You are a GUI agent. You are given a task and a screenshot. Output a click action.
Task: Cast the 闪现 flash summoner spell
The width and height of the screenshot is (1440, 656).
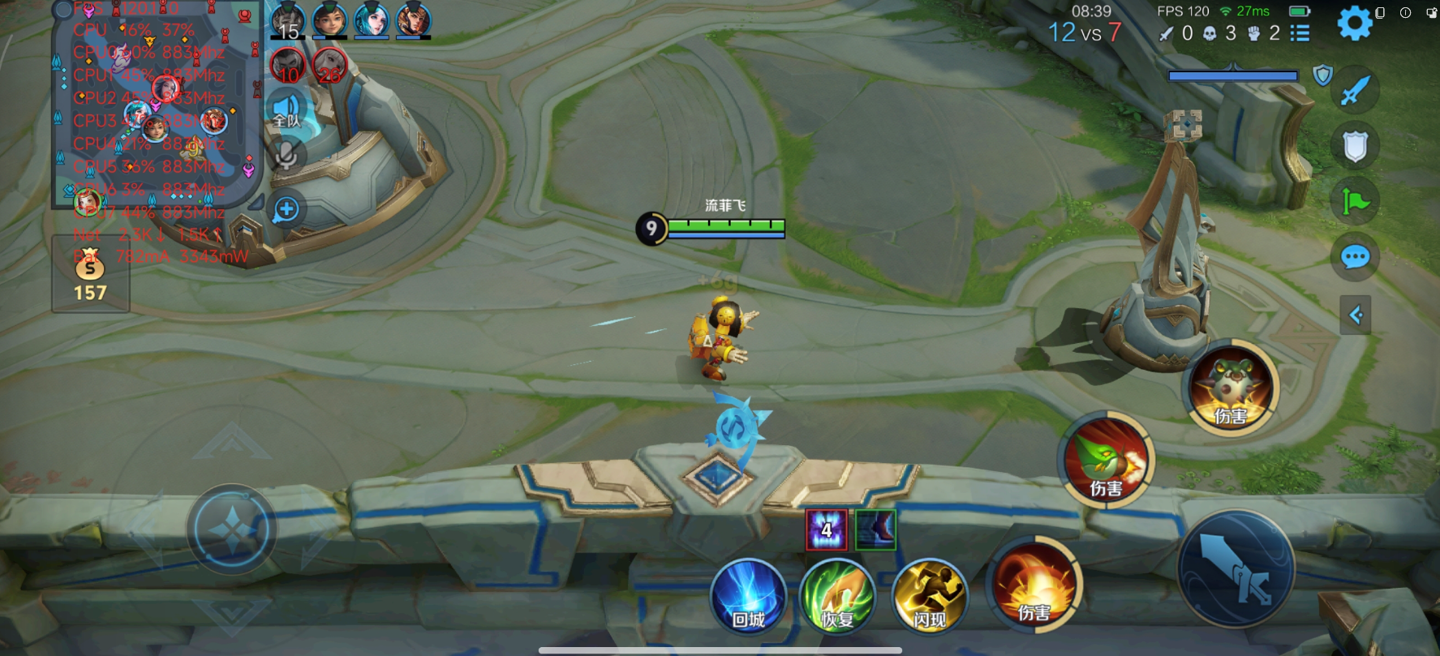(930, 596)
